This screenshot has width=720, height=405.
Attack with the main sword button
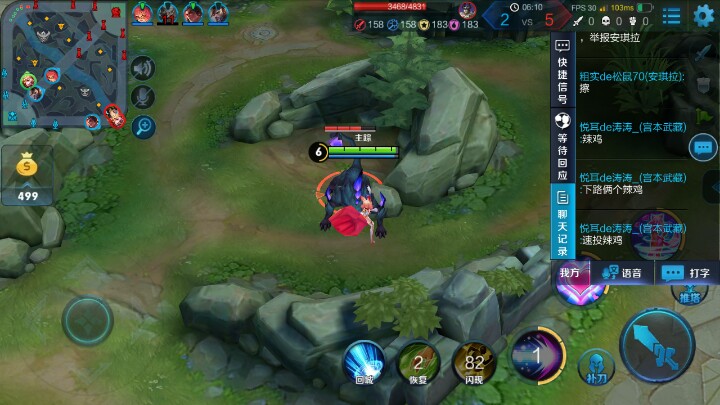click(x=656, y=346)
